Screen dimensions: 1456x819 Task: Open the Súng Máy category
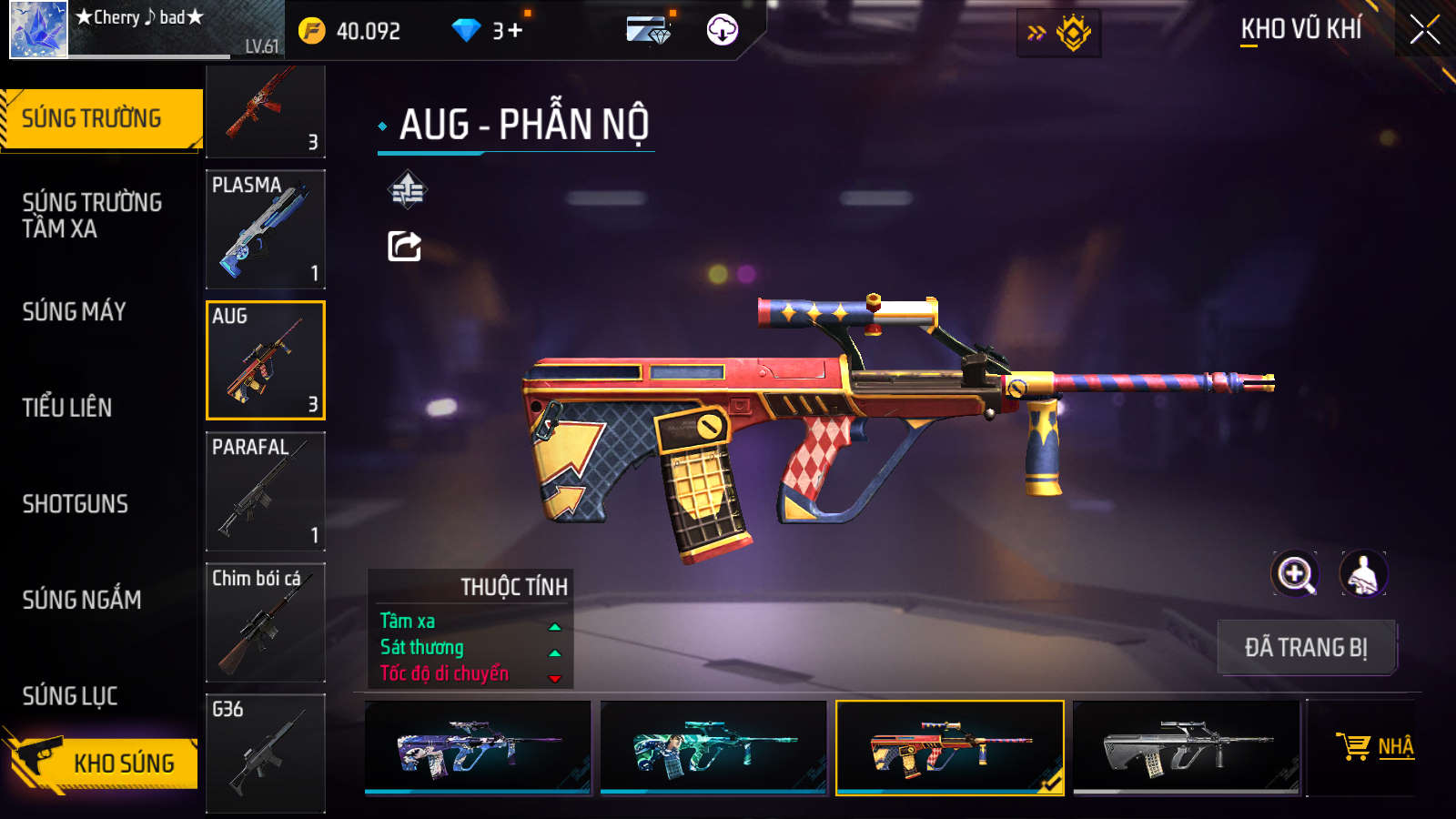coord(75,312)
